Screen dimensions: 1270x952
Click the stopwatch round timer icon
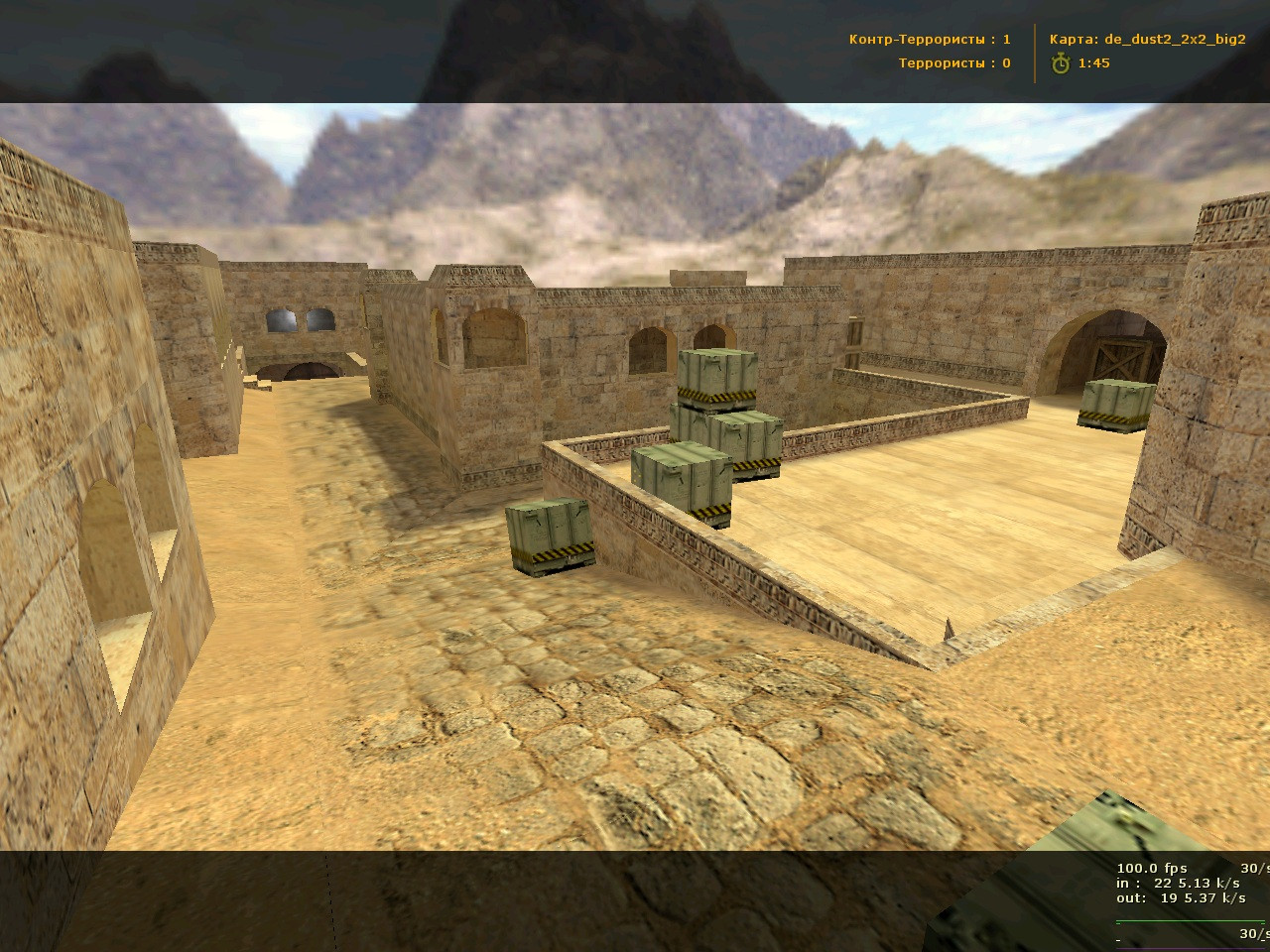[1059, 63]
